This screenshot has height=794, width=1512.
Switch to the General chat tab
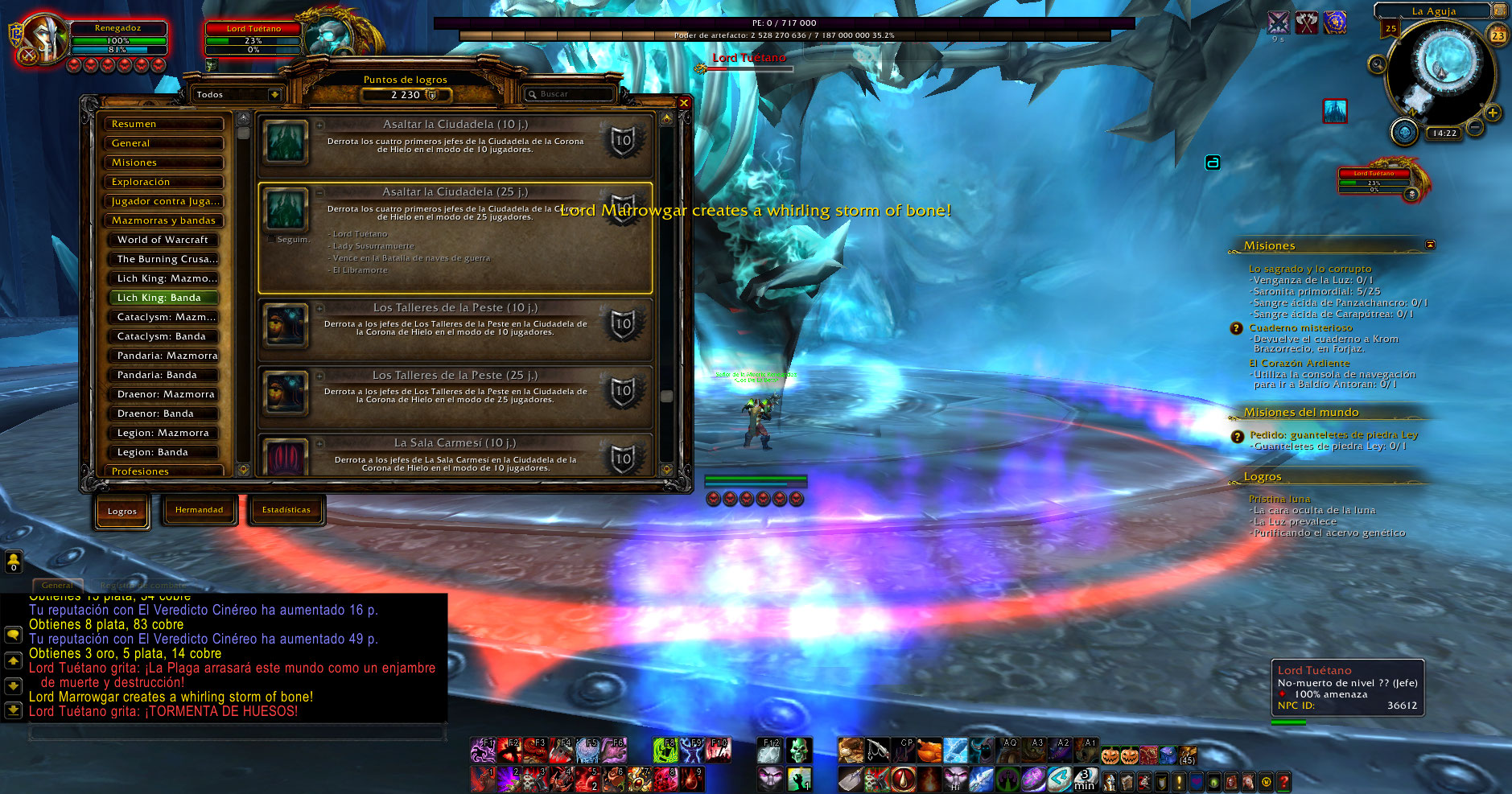pos(57,585)
